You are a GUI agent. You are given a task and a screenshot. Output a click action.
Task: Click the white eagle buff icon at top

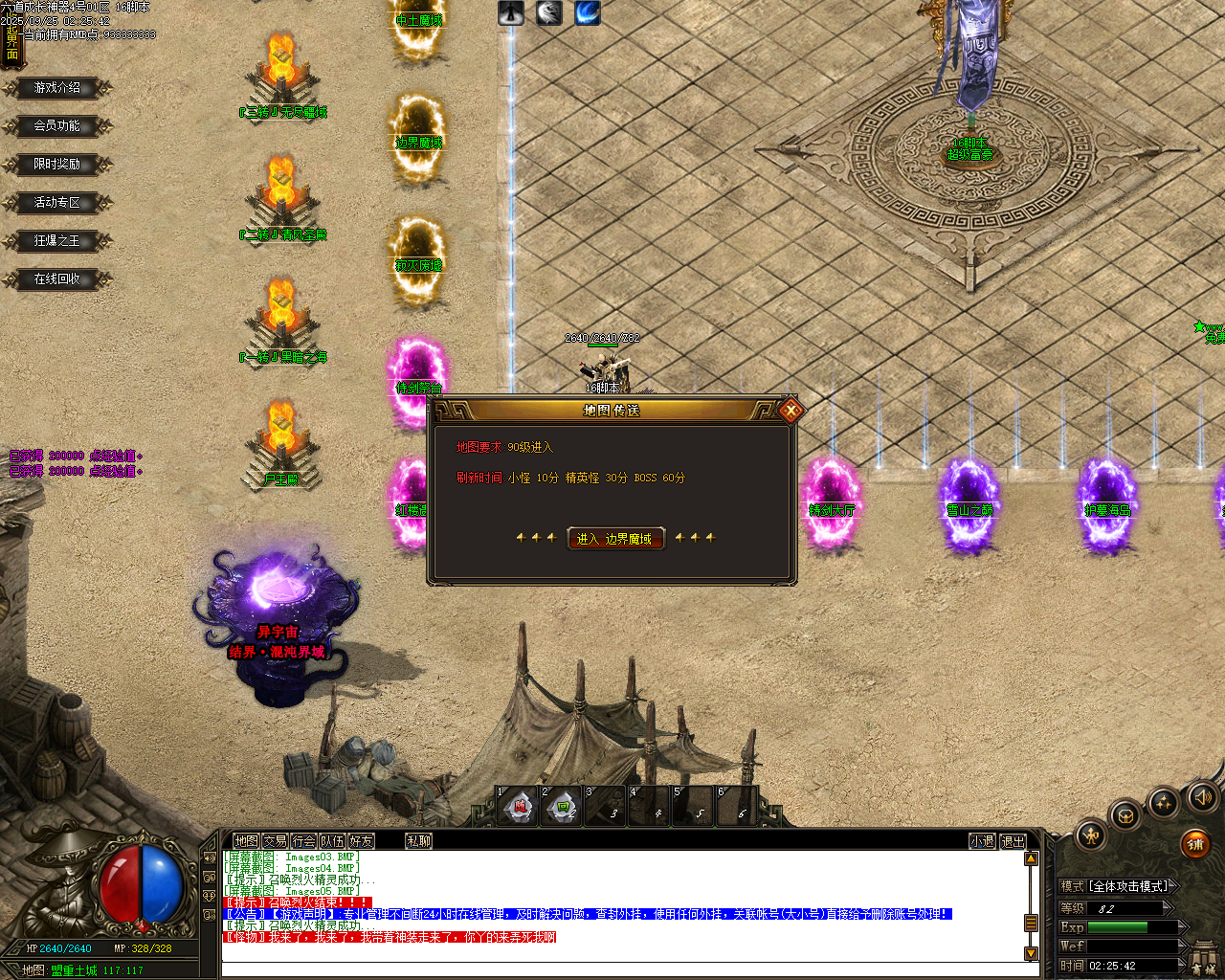pyautogui.click(x=549, y=13)
